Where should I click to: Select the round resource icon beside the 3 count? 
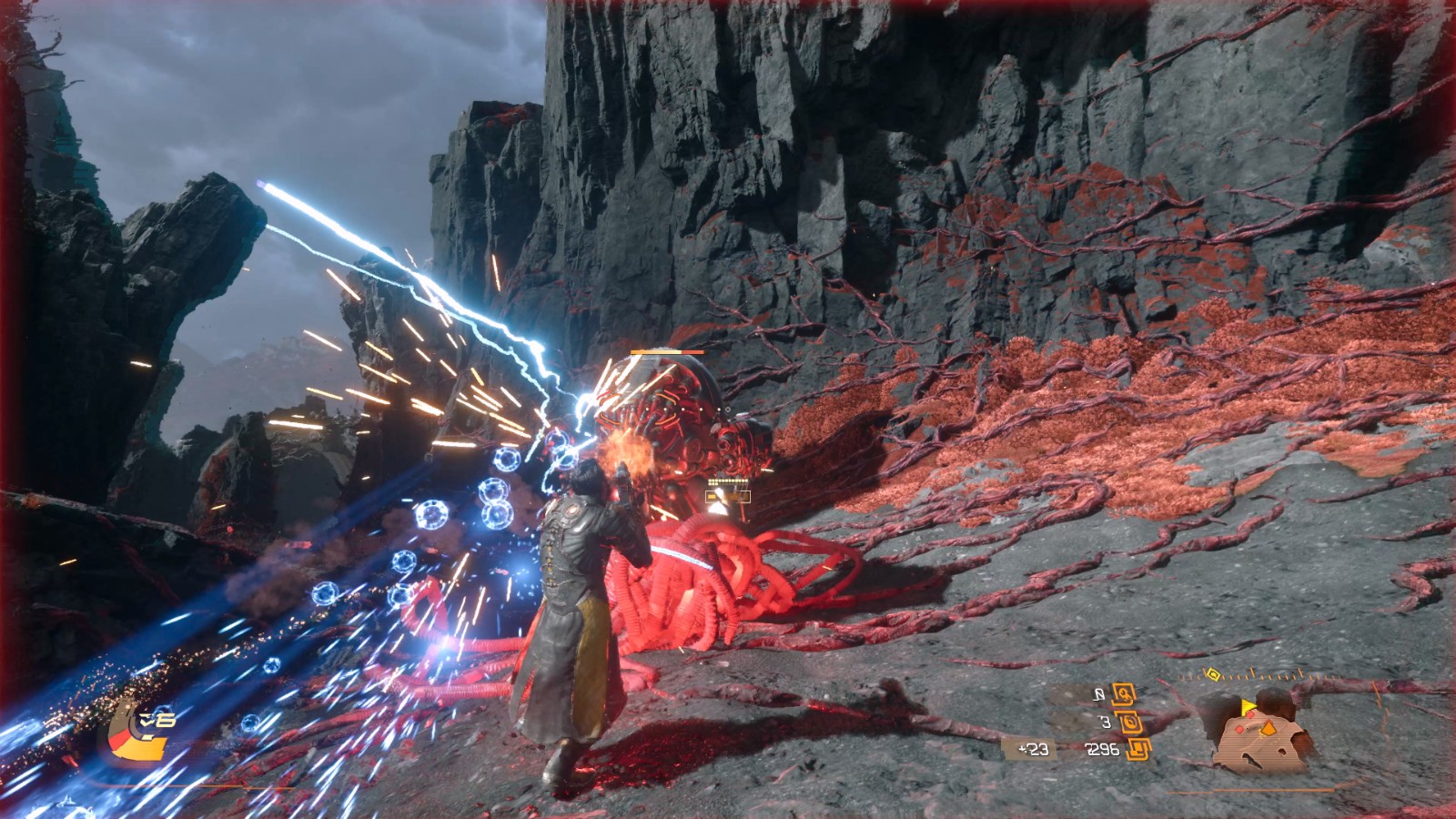[1130, 723]
